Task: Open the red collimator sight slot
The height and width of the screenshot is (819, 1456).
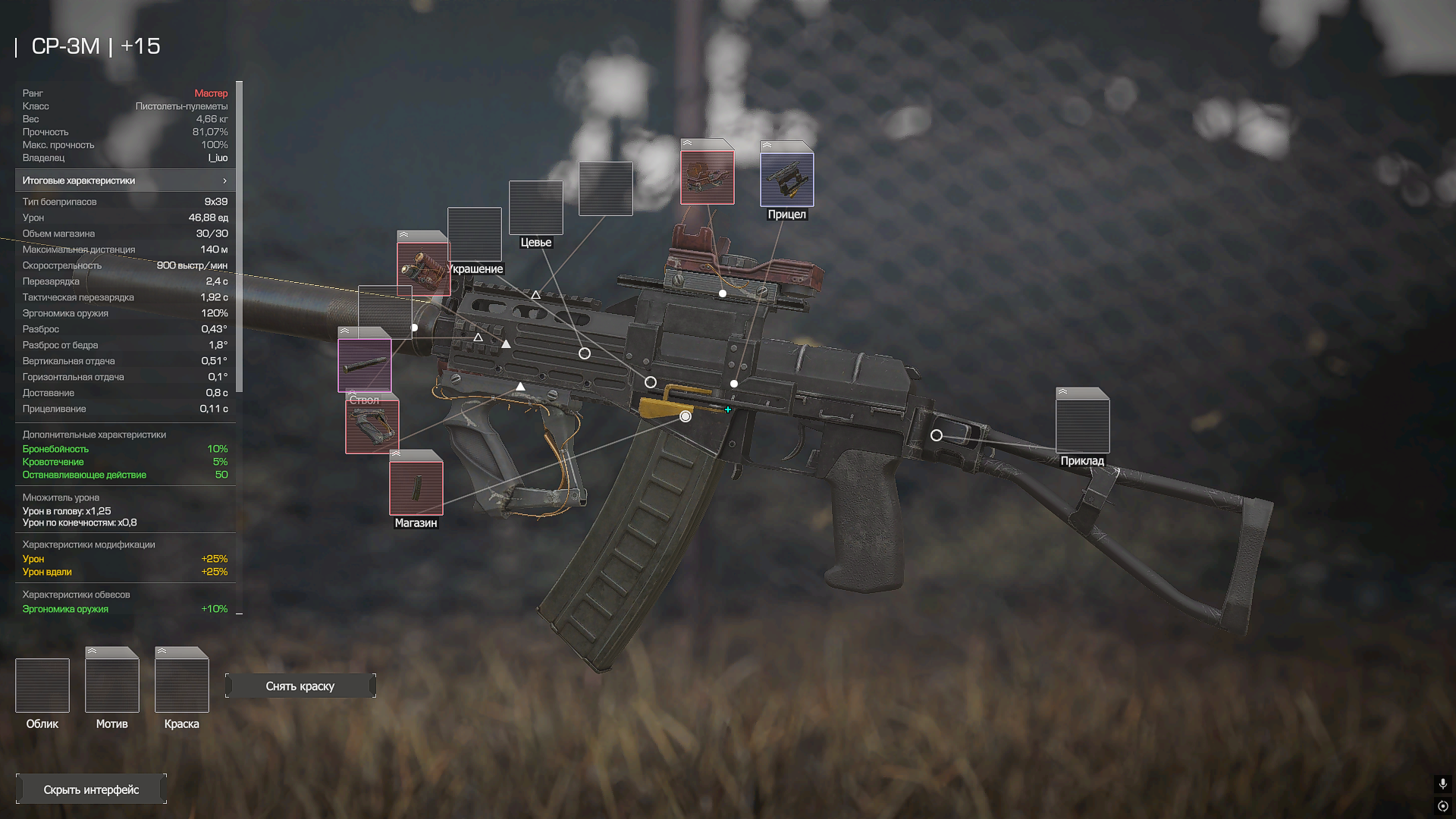Action: click(707, 177)
